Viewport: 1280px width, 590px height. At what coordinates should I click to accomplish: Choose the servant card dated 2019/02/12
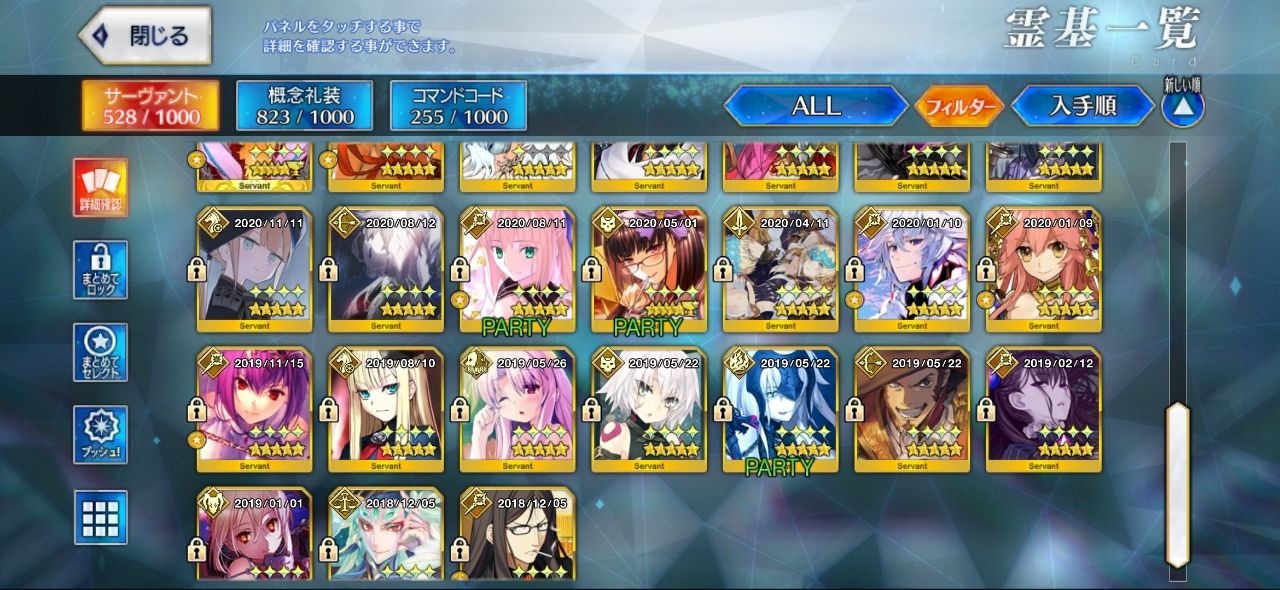pos(1044,410)
